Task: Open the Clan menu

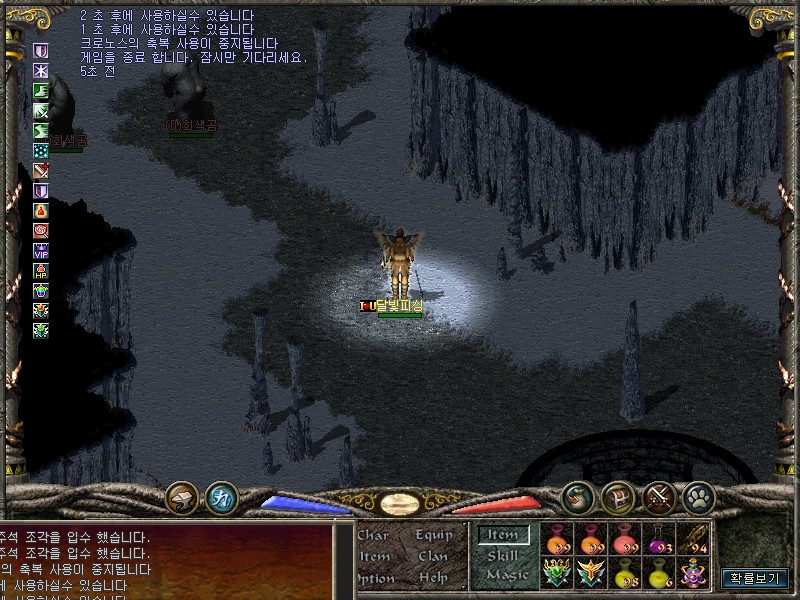Action: [433, 557]
